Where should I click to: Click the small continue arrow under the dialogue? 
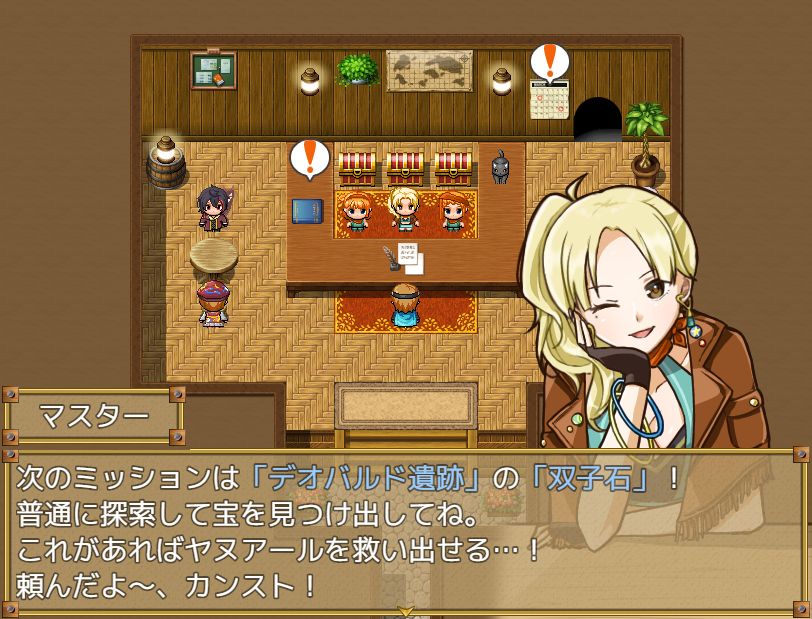pos(406,610)
